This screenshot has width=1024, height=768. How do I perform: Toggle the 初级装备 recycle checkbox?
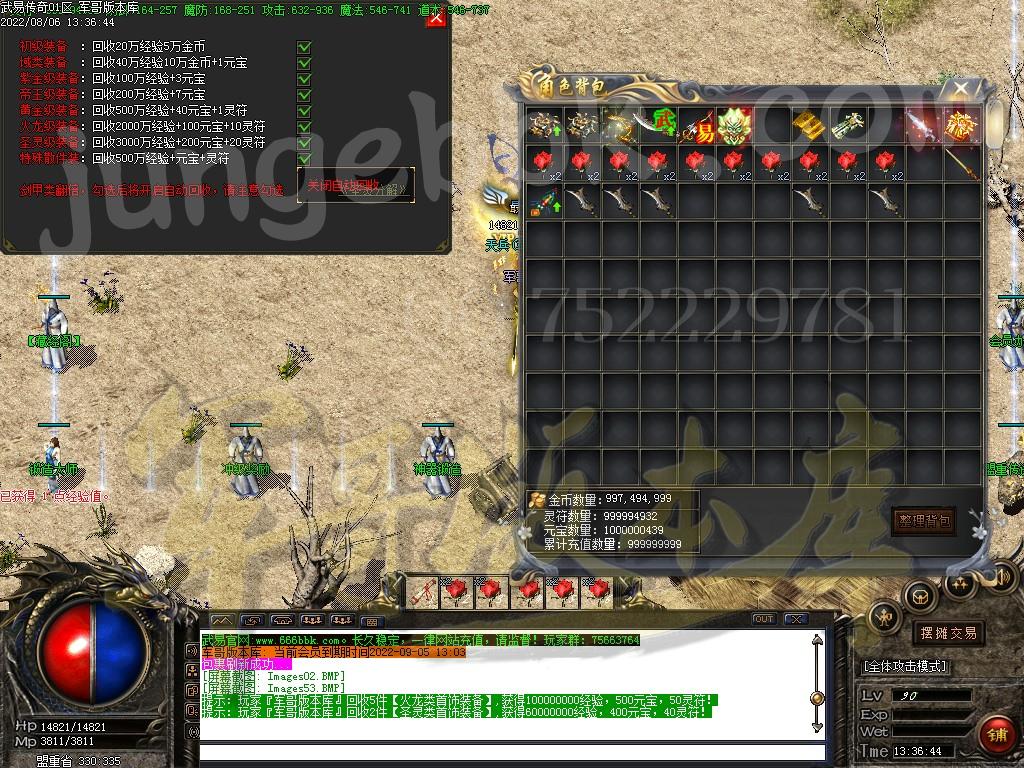[x=304, y=47]
